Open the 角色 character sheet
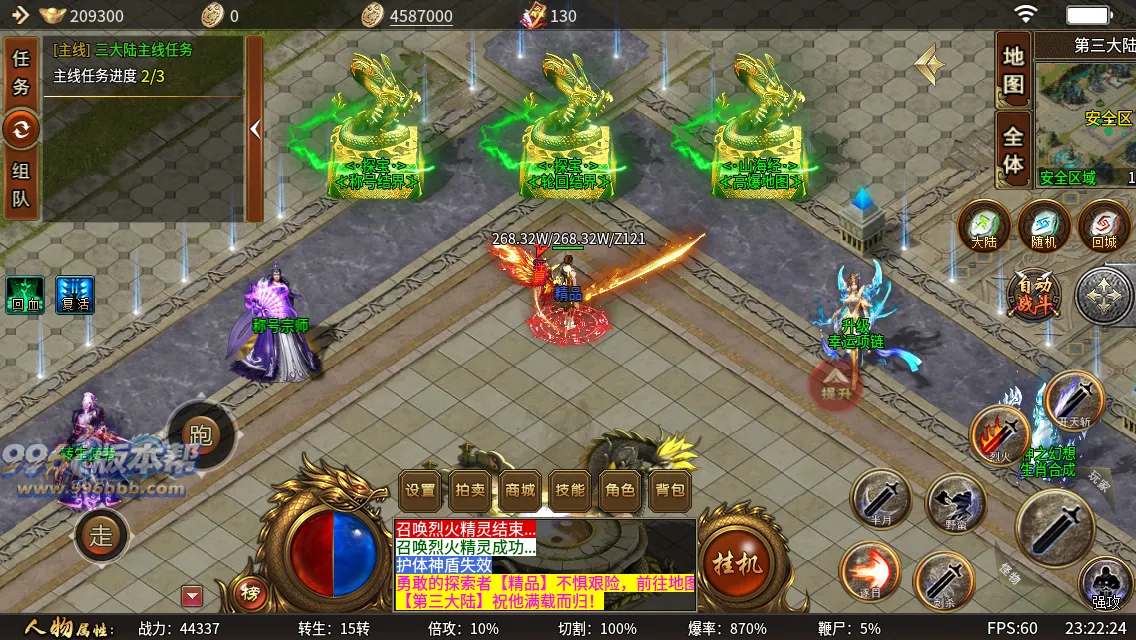The height and width of the screenshot is (640, 1136). [x=620, y=490]
